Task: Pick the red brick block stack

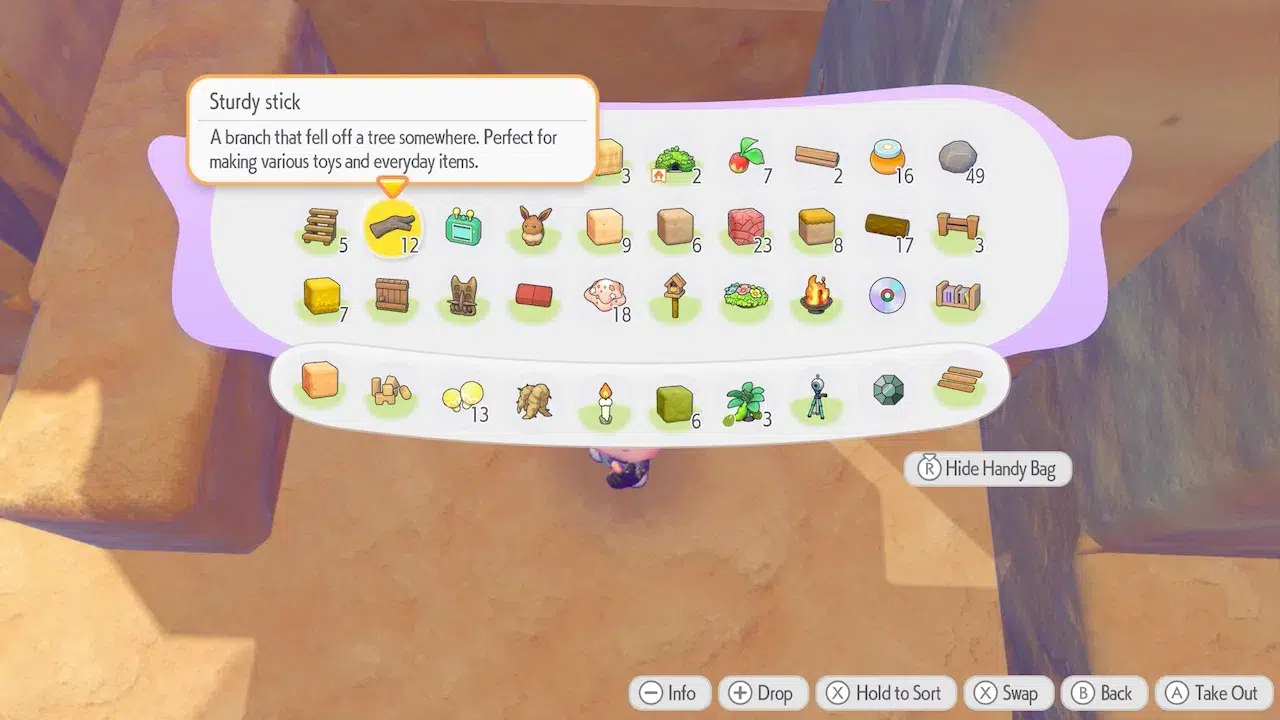Action: pyautogui.click(x=745, y=226)
